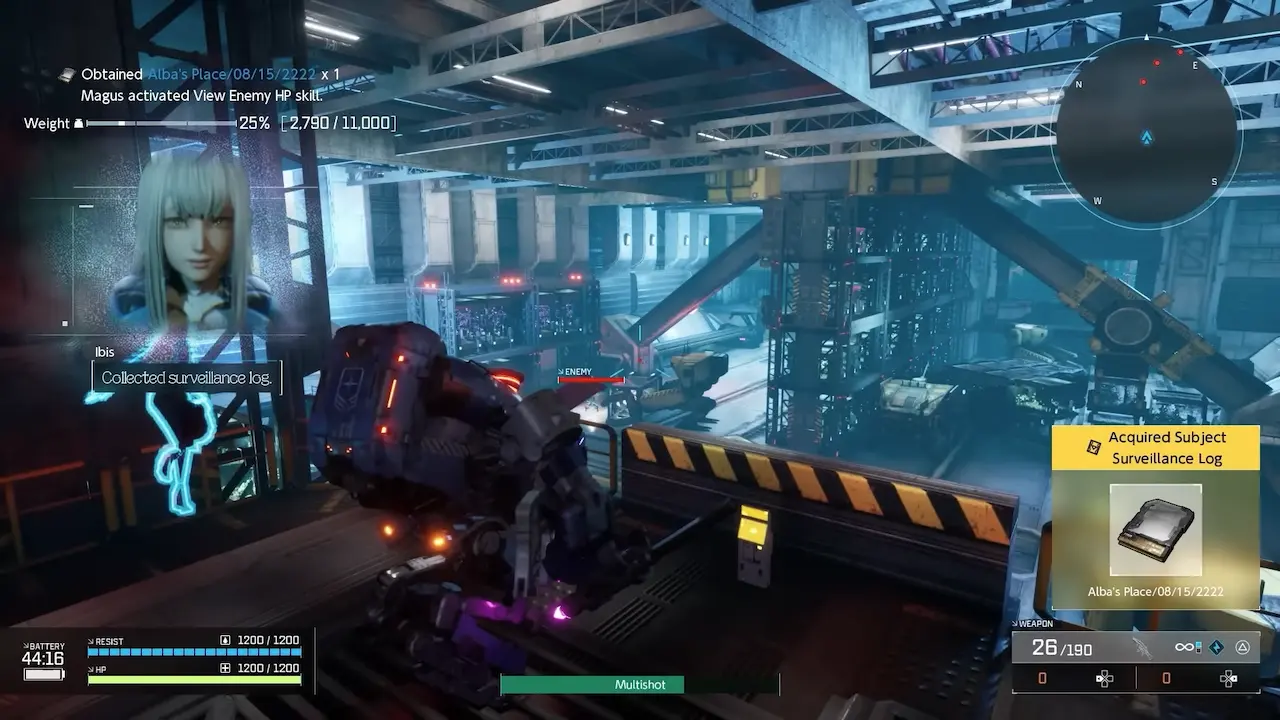Select the rifle silhouette in the WEAPON panel
The height and width of the screenshot is (720, 1280).
click(x=1142, y=649)
